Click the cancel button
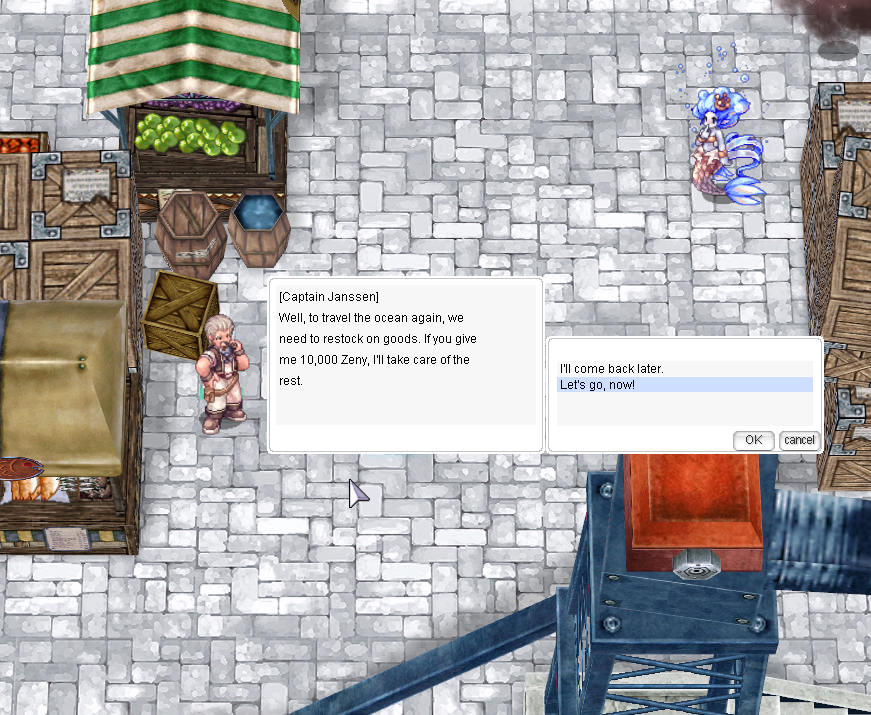The width and height of the screenshot is (871, 715). pos(799,440)
